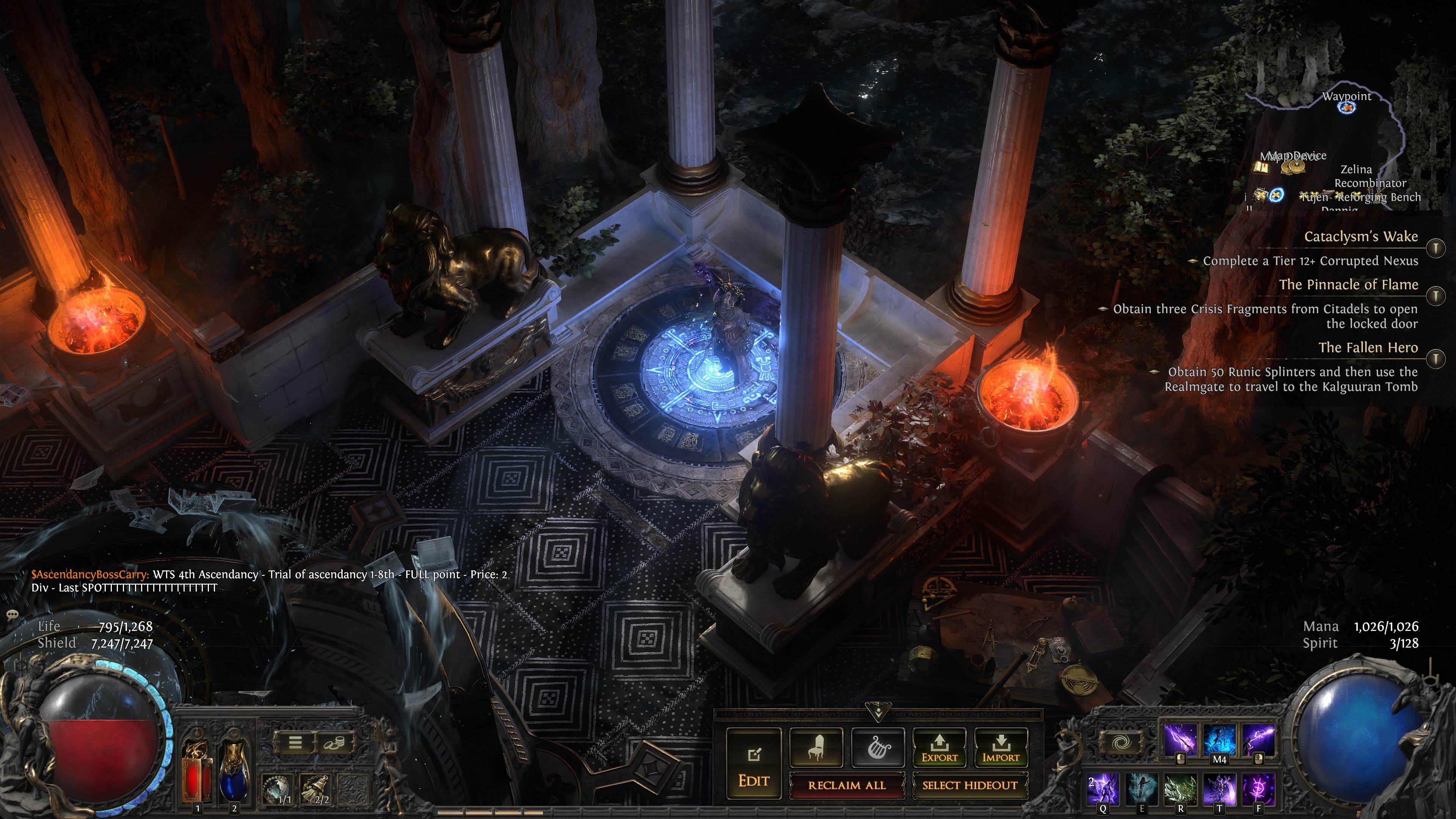Select the bell charm slot showing 2/2
The height and width of the screenshot is (819, 1456).
(315, 789)
